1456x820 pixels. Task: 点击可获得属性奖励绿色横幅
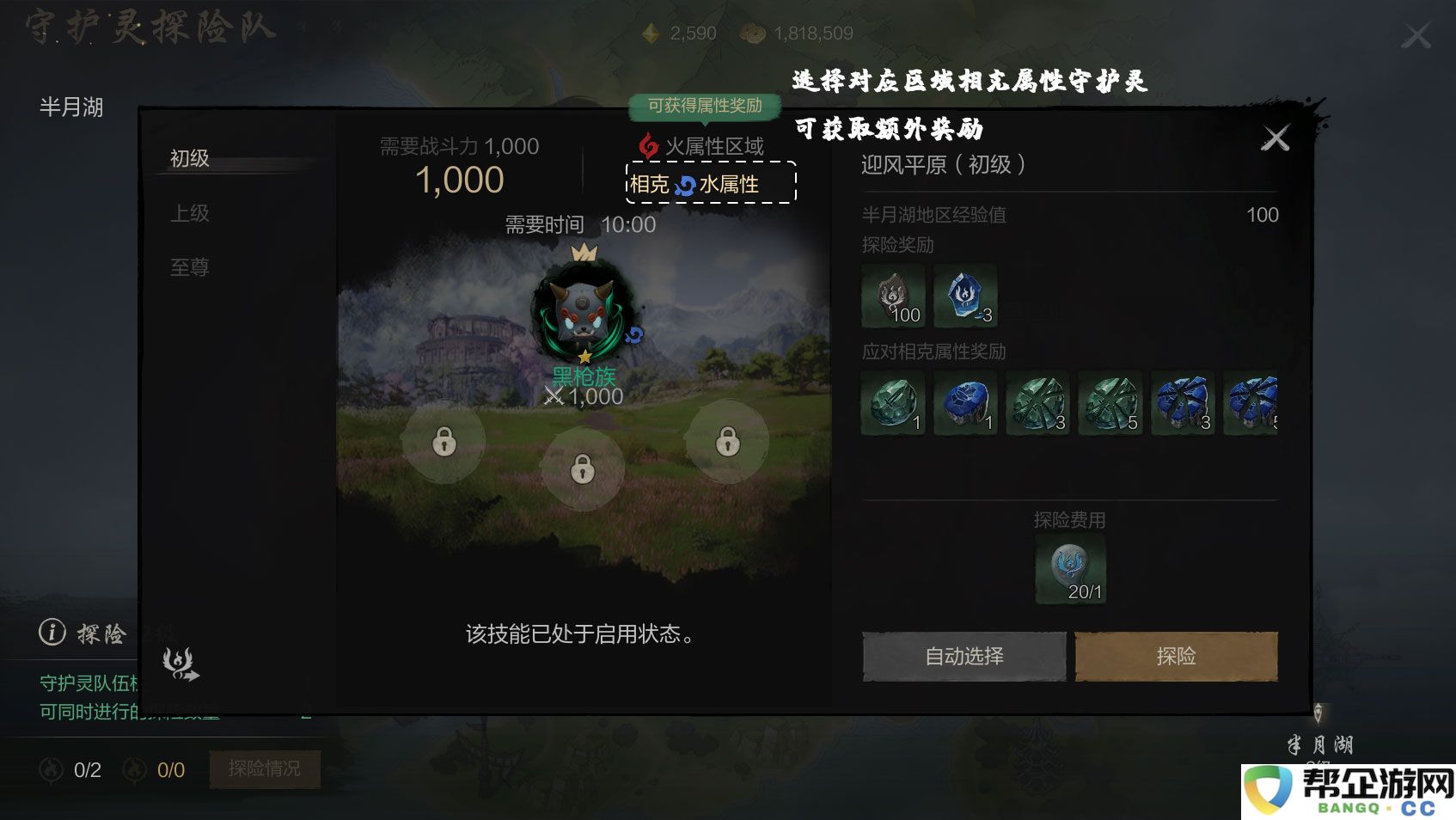click(x=707, y=105)
